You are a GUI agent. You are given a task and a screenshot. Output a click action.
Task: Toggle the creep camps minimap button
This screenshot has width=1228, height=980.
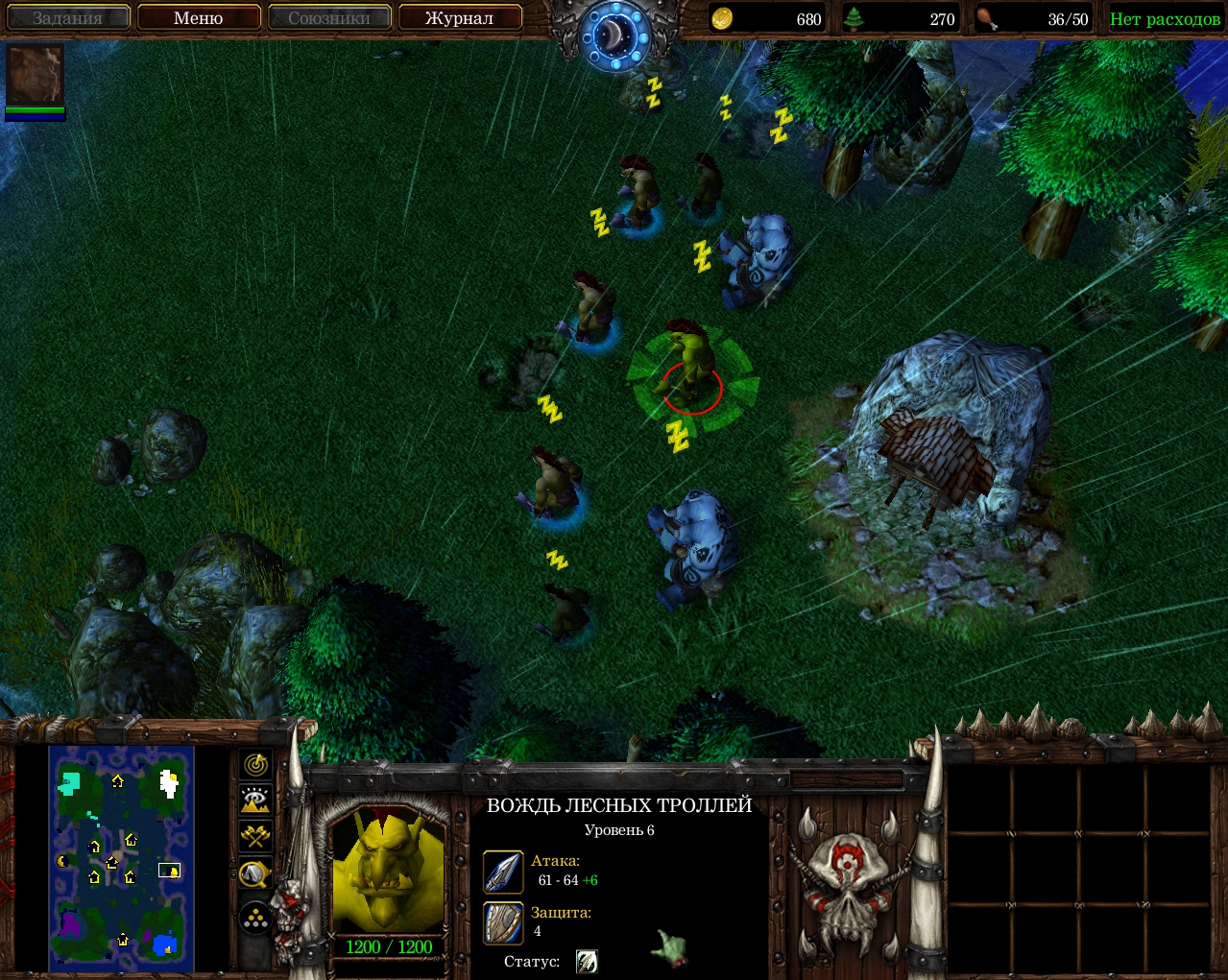click(x=255, y=873)
